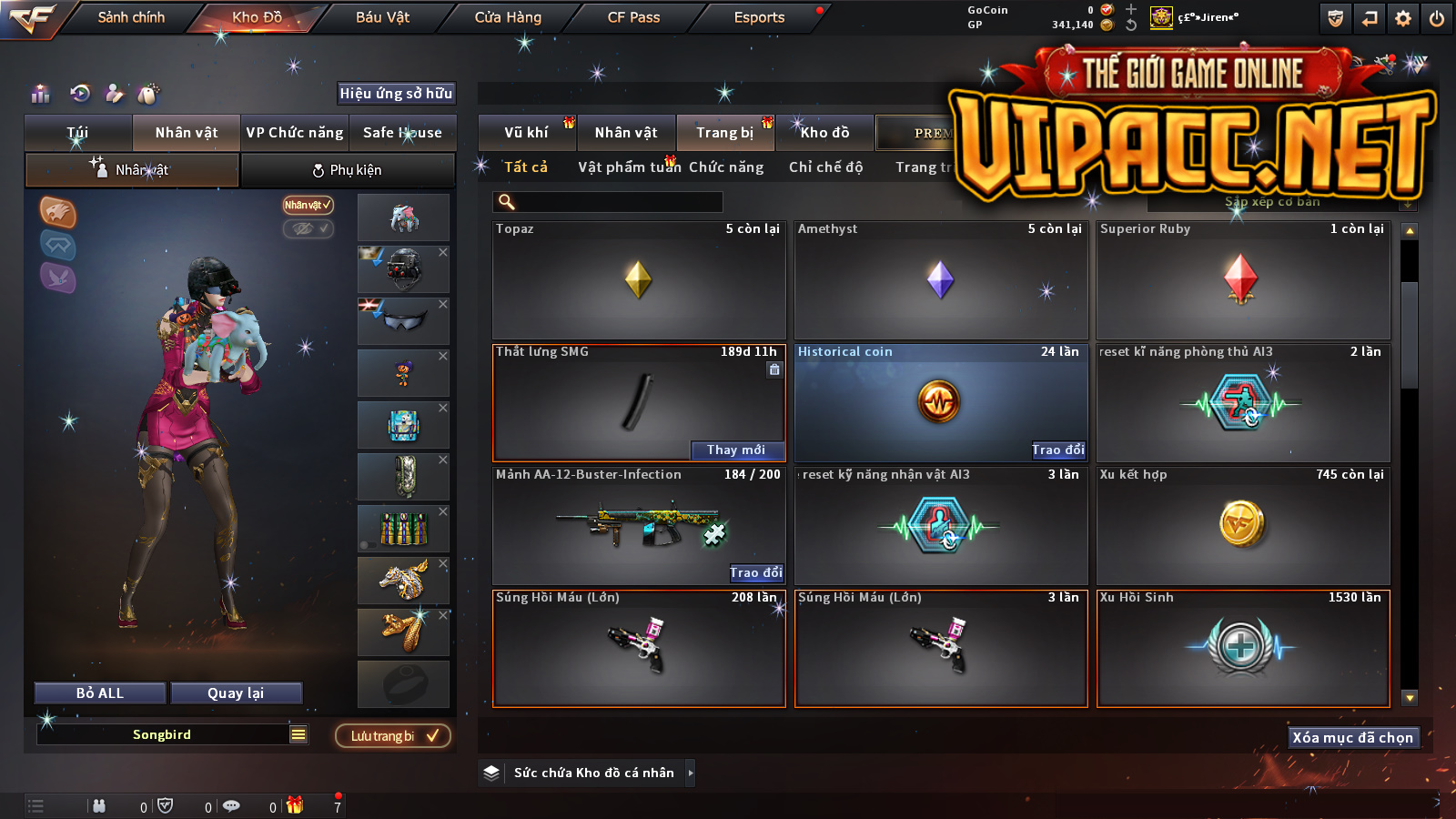The image size is (1456, 819).
Task: Open the Esports menu
Action: point(759,17)
